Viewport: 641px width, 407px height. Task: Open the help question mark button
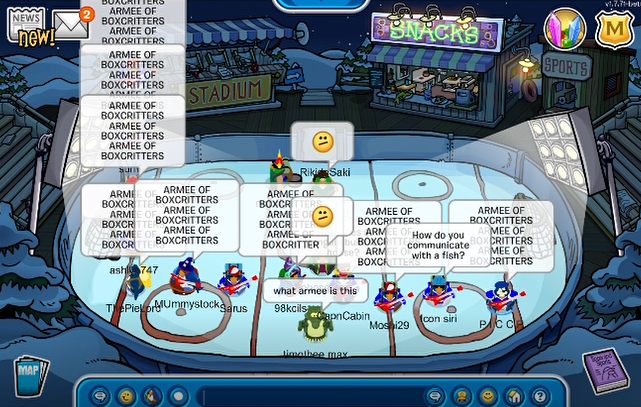point(539,396)
